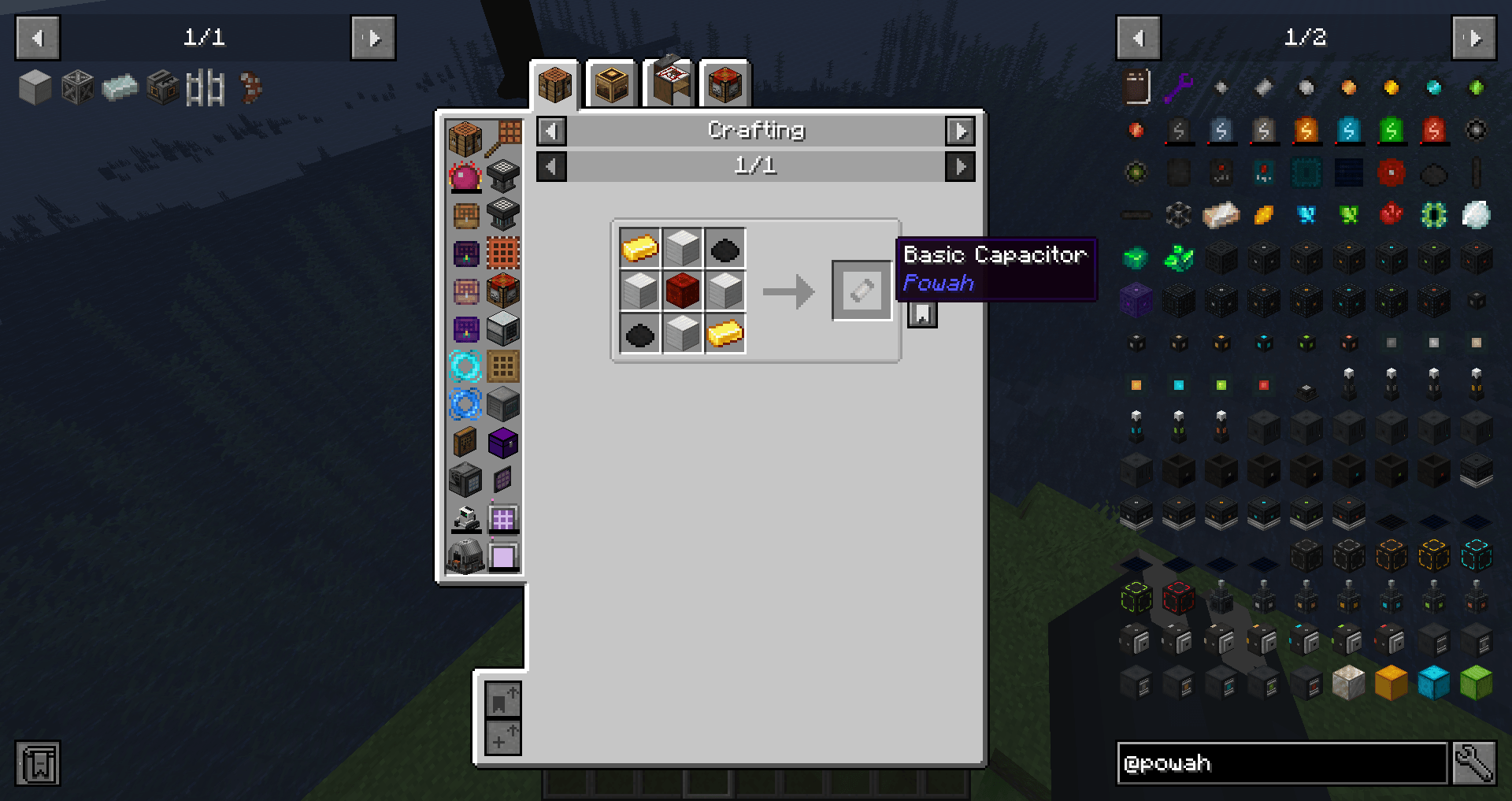Click the redstone block at recipe center
This screenshot has width=1512, height=801.
(682, 291)
